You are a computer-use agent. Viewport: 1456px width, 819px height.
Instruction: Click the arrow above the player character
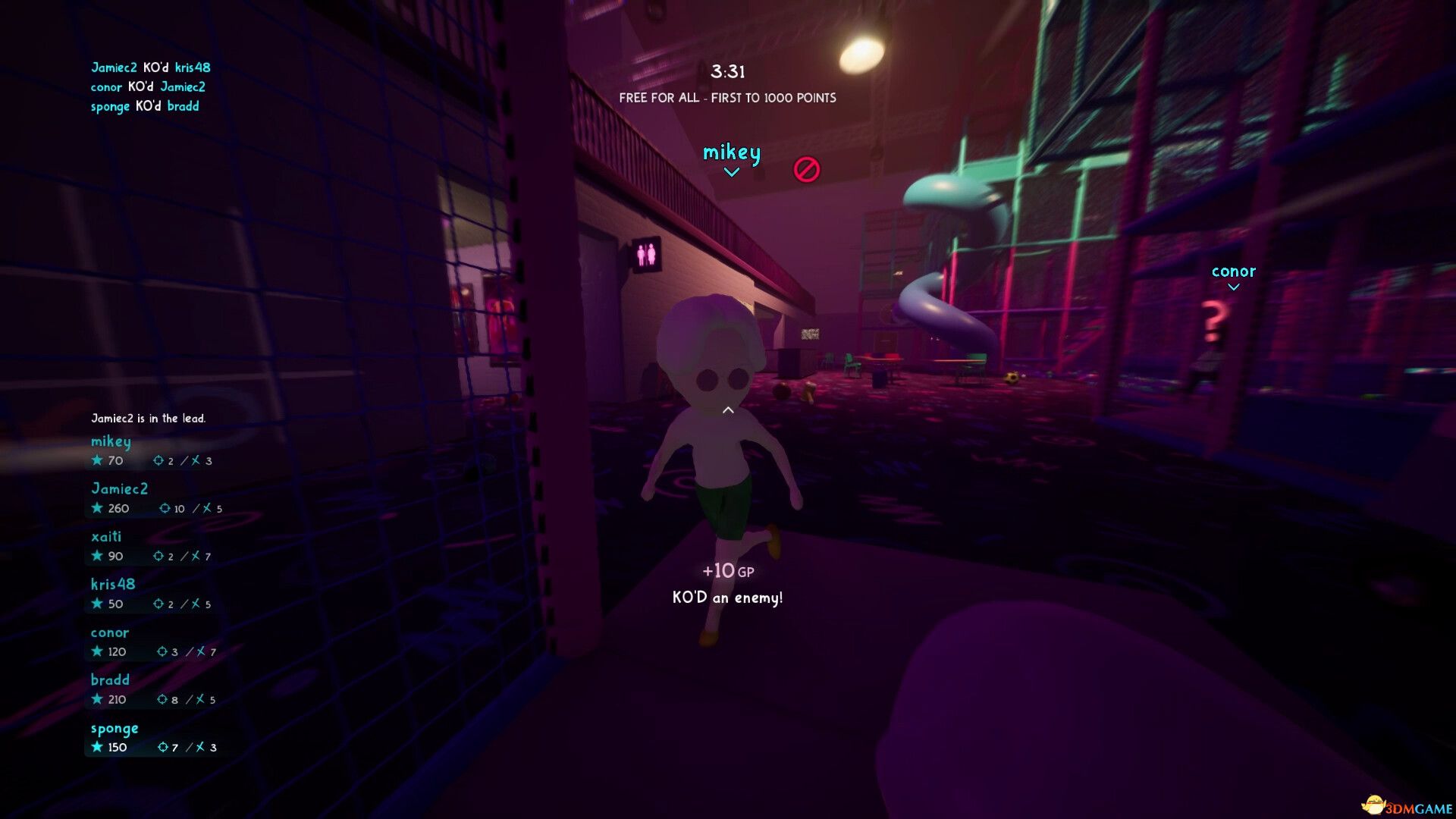pyautogui.click(x=726, y=409)
